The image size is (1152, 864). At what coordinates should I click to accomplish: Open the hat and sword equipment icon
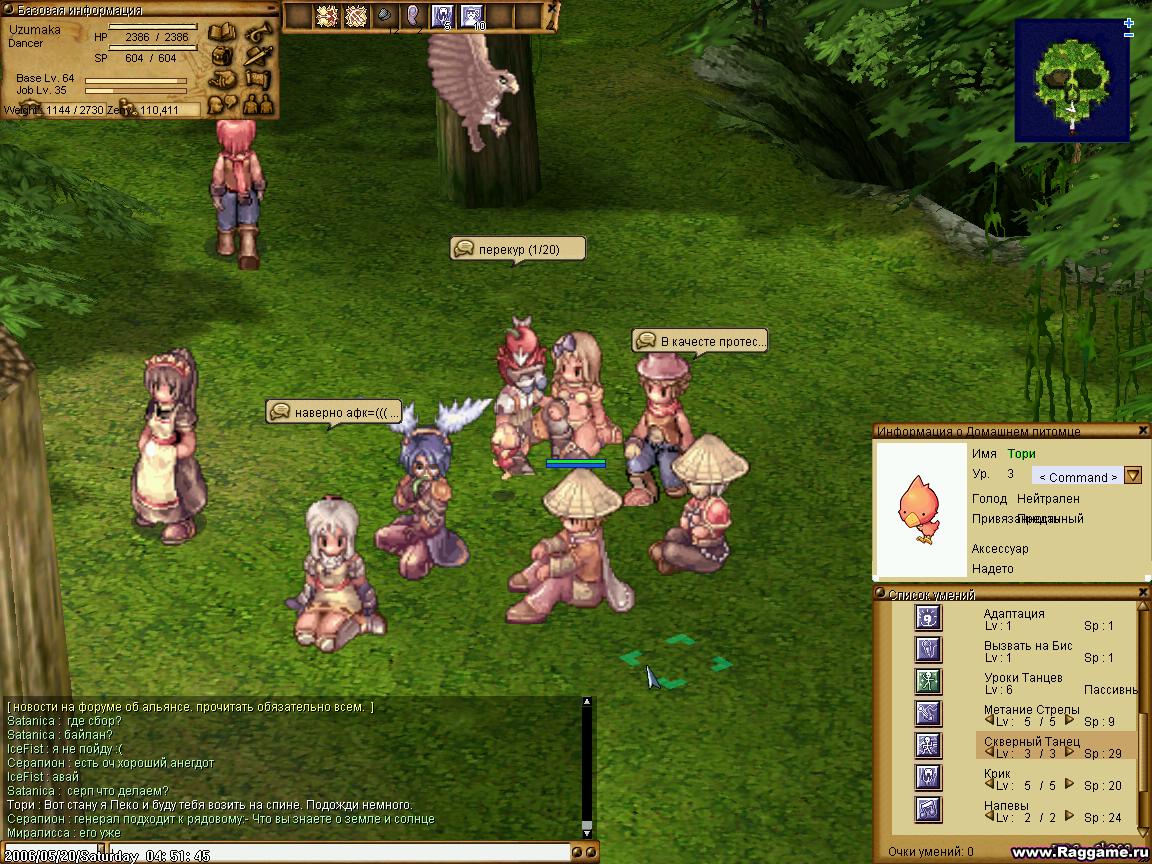[258, 55]
